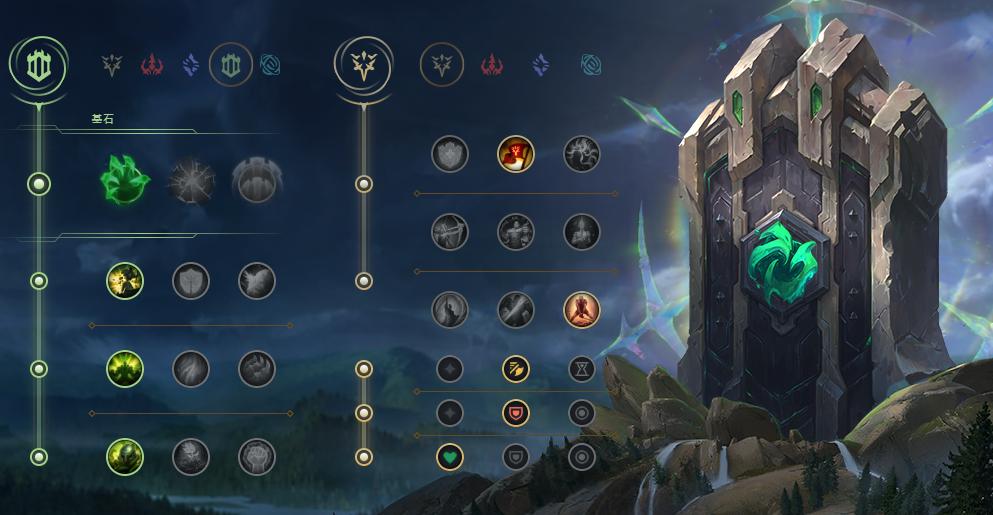Choose the Aftershock keystone rune
This screenshot has height=515, width=993.
pos(190,182)
